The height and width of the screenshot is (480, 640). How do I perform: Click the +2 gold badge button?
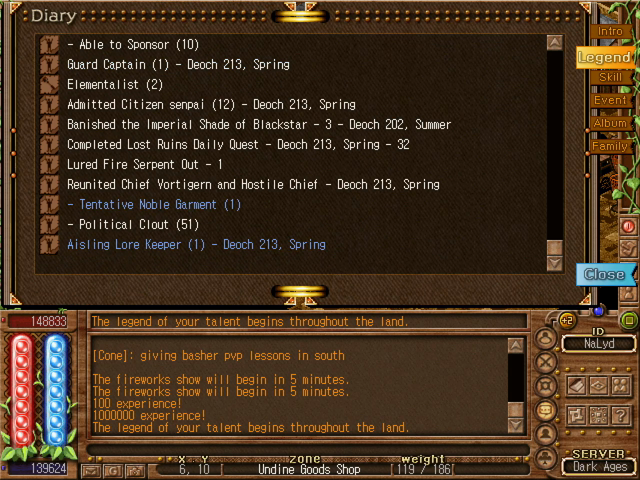567,320
